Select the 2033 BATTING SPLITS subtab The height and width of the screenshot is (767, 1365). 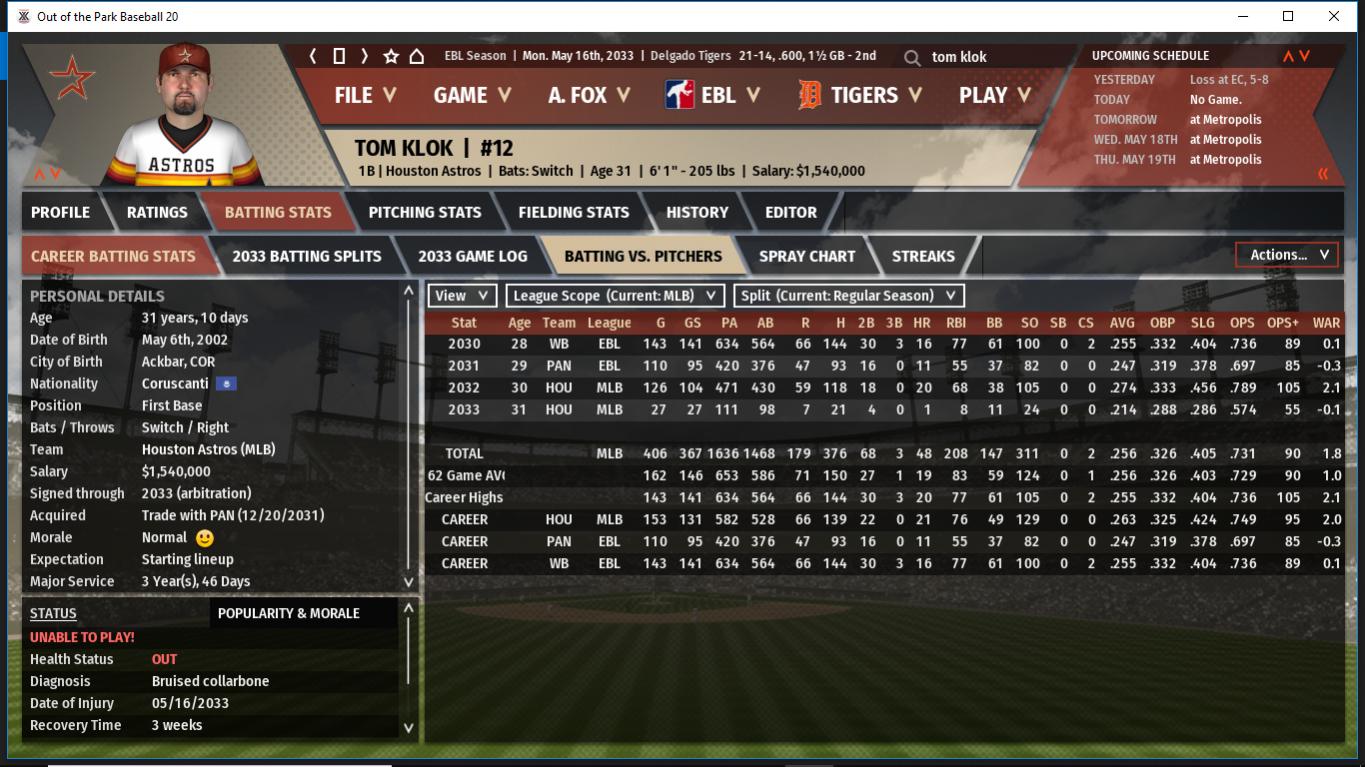(306, 256)
